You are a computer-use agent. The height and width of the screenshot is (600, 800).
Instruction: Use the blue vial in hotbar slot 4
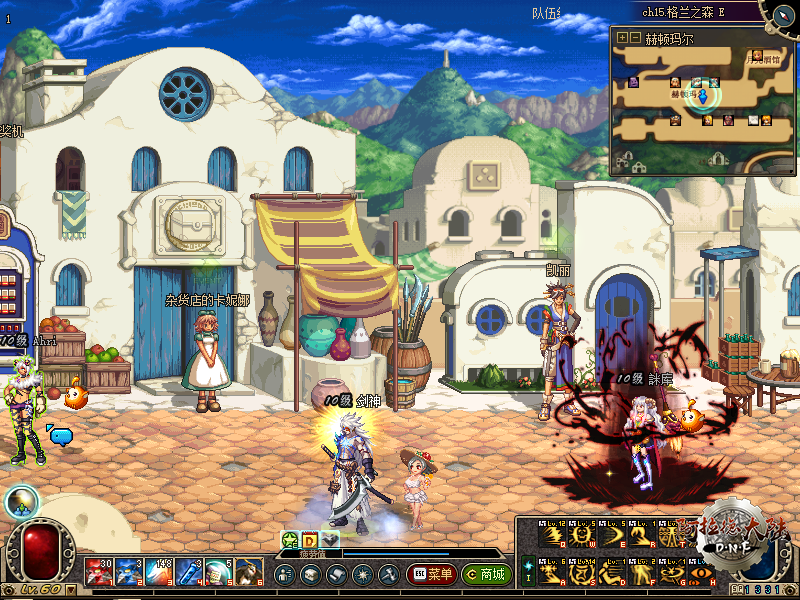click(189, 574)
